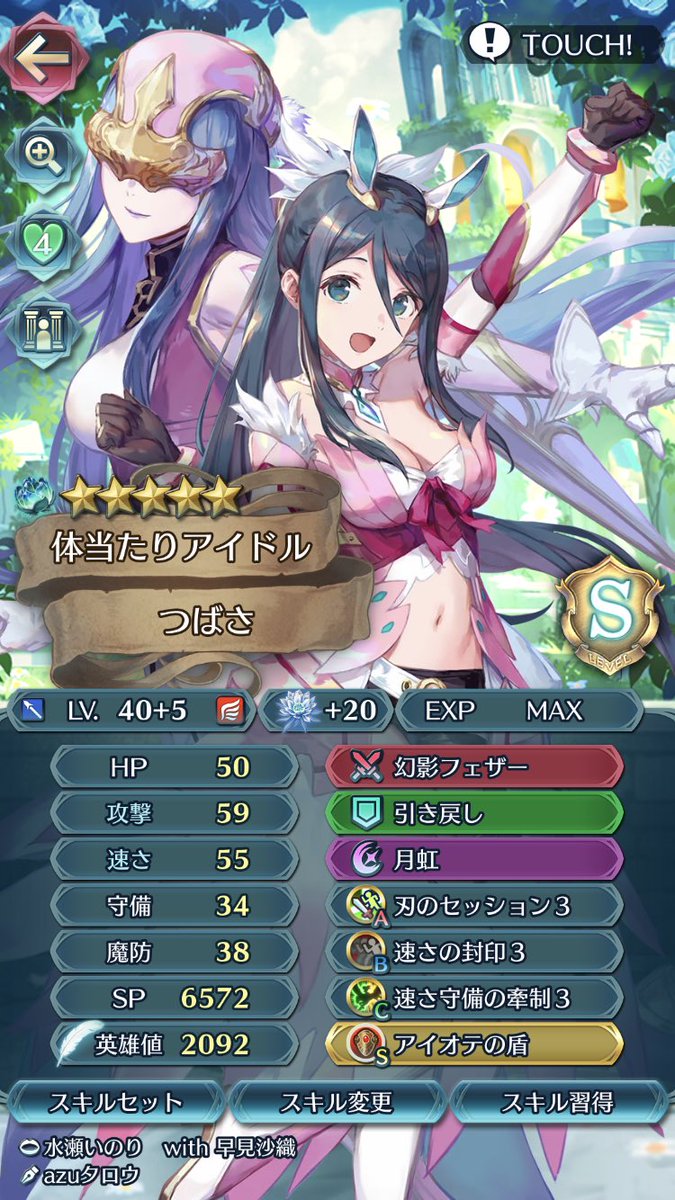Choose the スキル変更 button
Screen dimensions: 675x1200
(x=337, y=1103)
